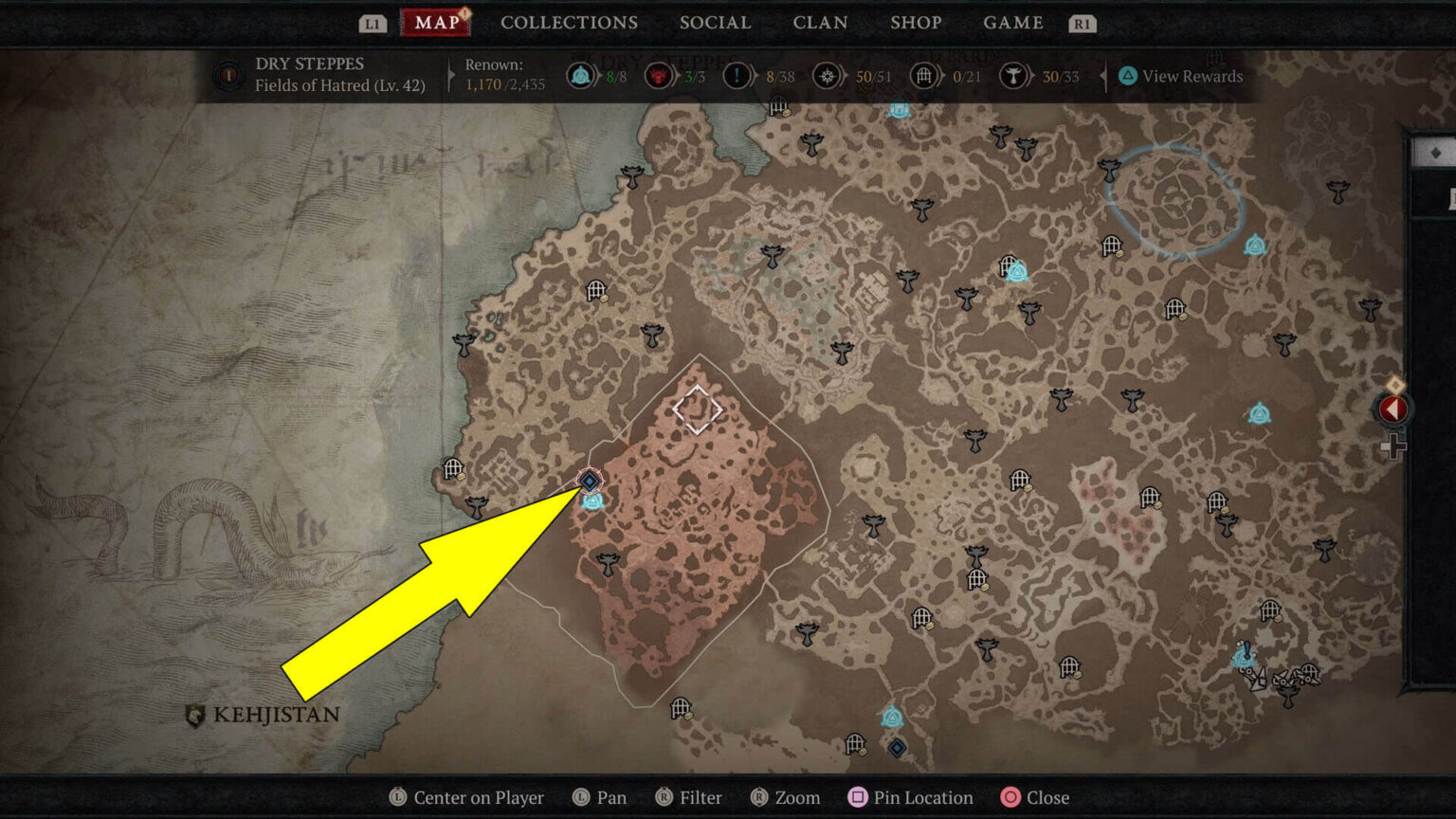Click the Kehjistan region label on the map
1456x819 pixels.
tap(276, 715)
